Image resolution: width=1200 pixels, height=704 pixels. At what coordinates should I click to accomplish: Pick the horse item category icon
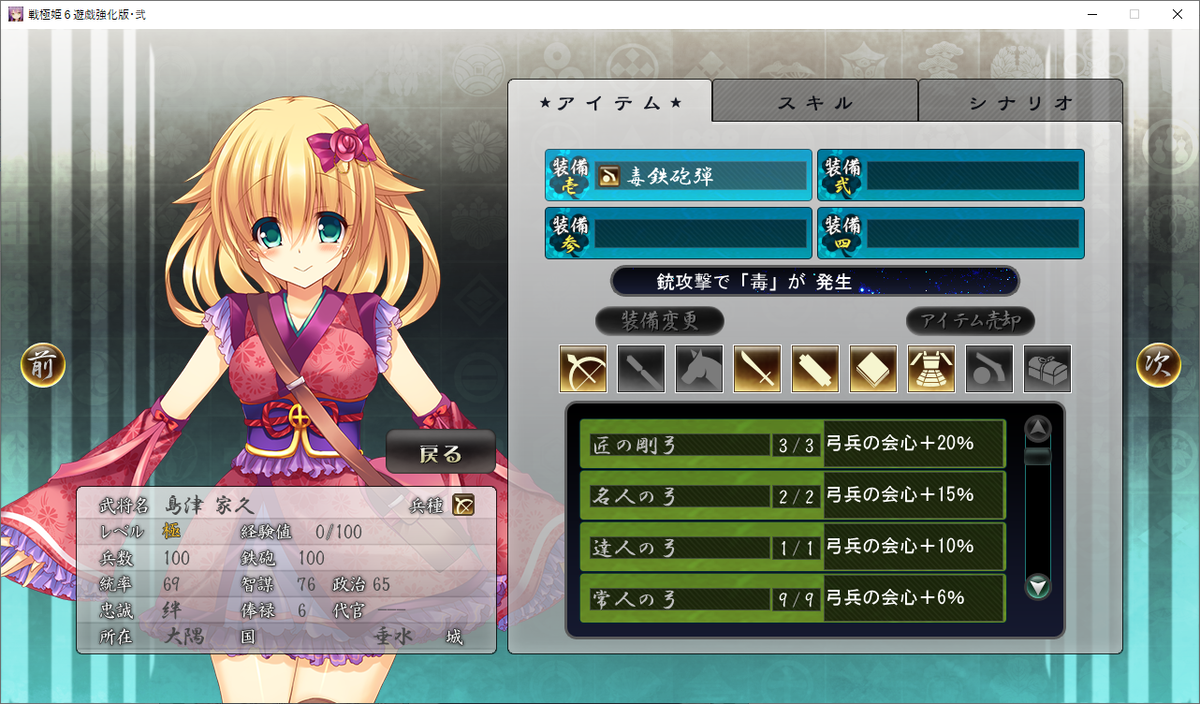tap(699, 369)
